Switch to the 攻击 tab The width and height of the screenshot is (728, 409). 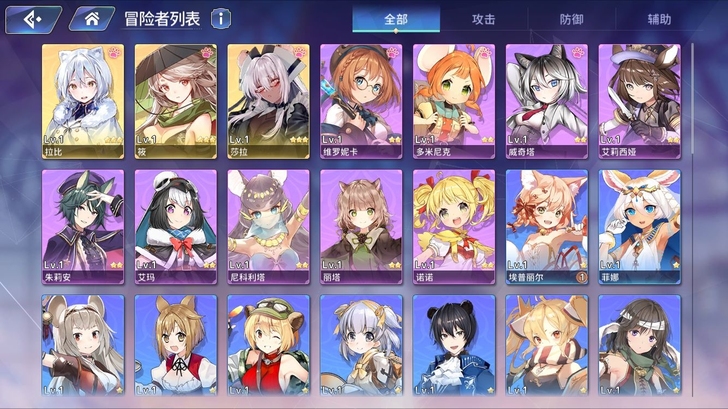[x=484, y=19]
